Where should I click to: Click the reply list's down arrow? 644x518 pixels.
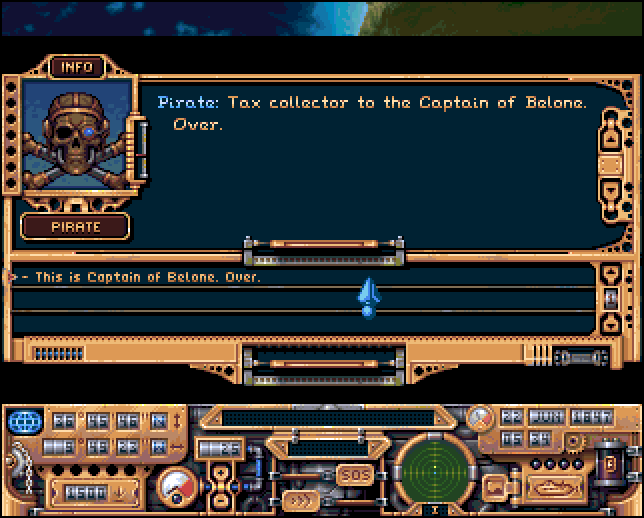(x=612, y=323)
